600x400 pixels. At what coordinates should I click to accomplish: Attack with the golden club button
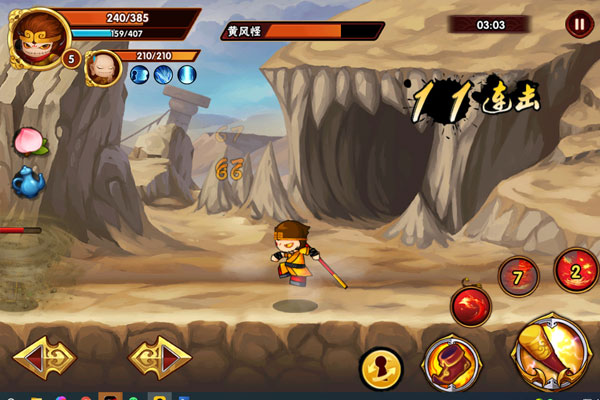click(547, 350)
